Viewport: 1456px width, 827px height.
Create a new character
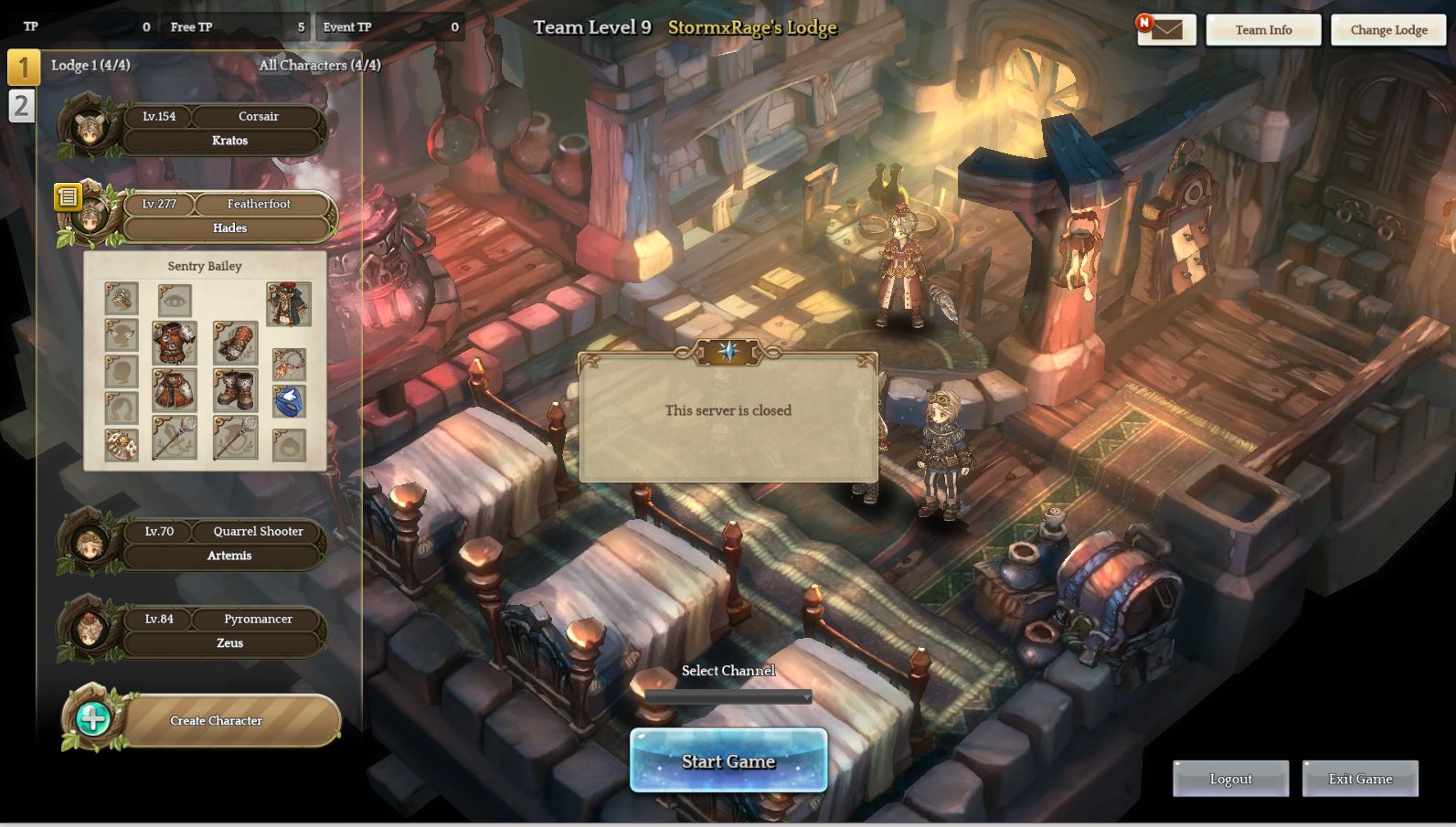pyautogui.click(x=216, y=720)
